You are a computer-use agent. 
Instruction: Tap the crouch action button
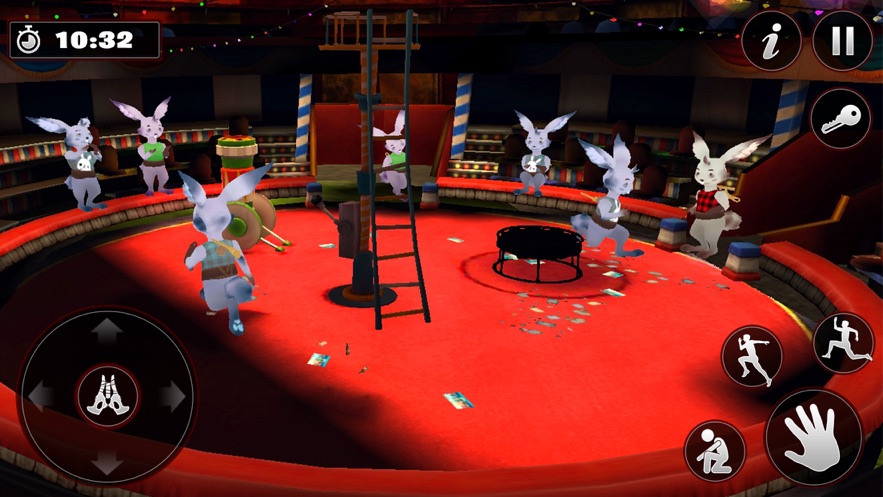coord(714,450)
